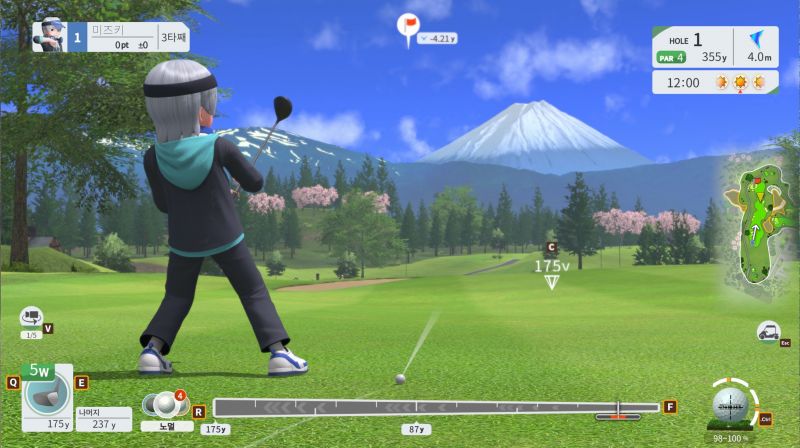Open the player 1 scorecard panel
The height and width of the screenshot is (448, 800).
(x=110, y=37)
